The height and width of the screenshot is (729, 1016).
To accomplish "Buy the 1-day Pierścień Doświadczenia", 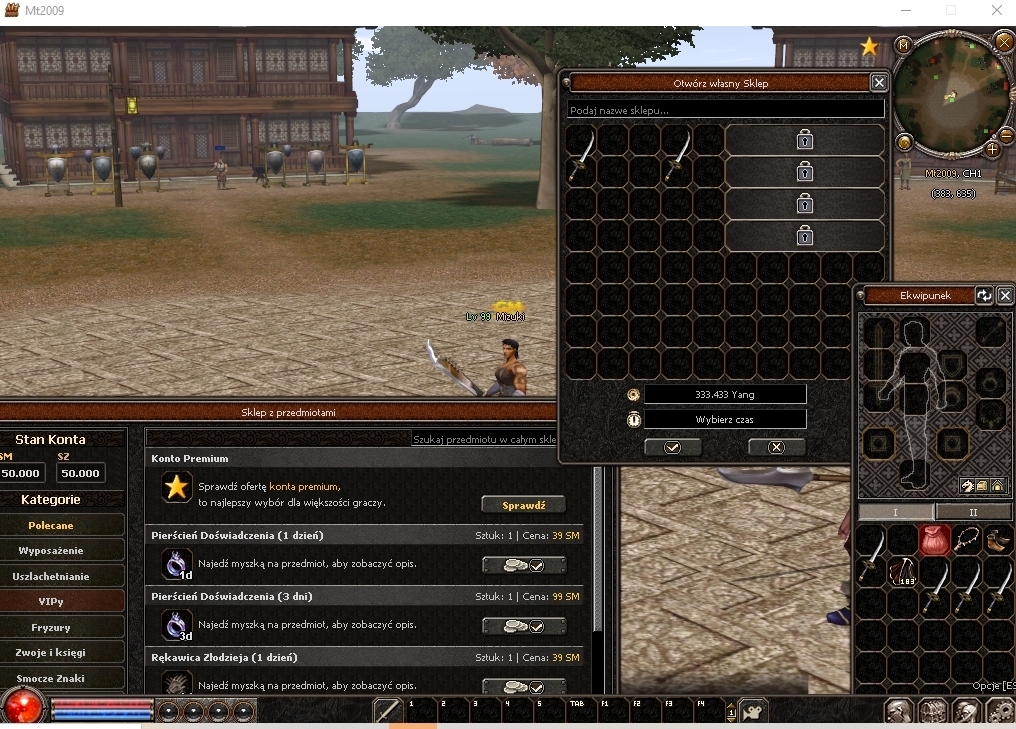I will pos(523,566).
